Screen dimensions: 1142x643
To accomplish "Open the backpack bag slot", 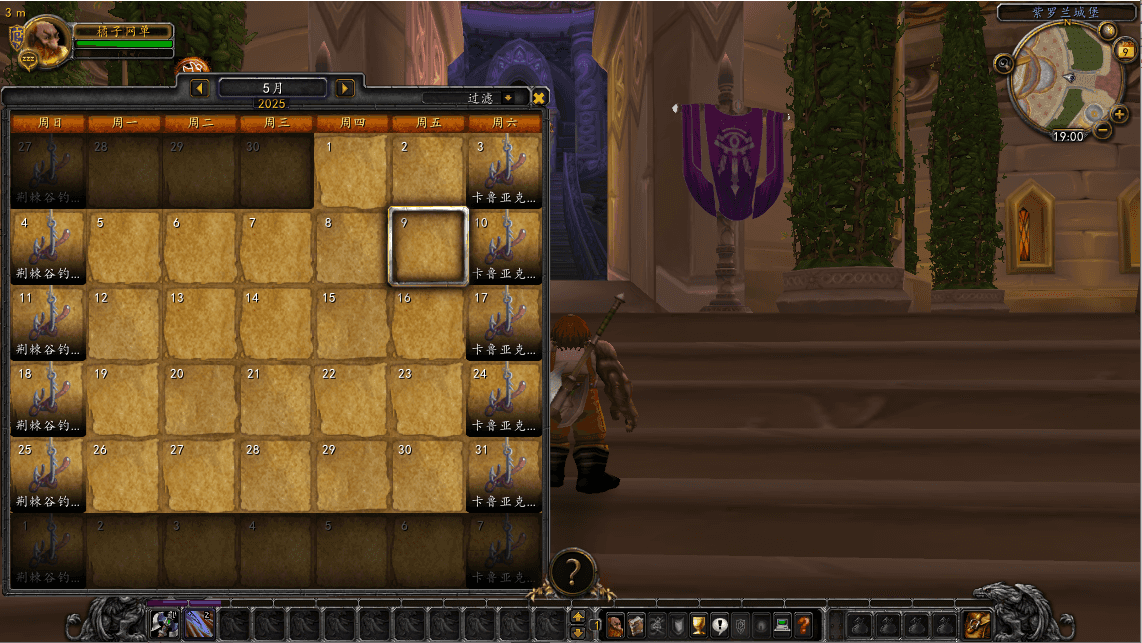I will [x=977, y=625].
